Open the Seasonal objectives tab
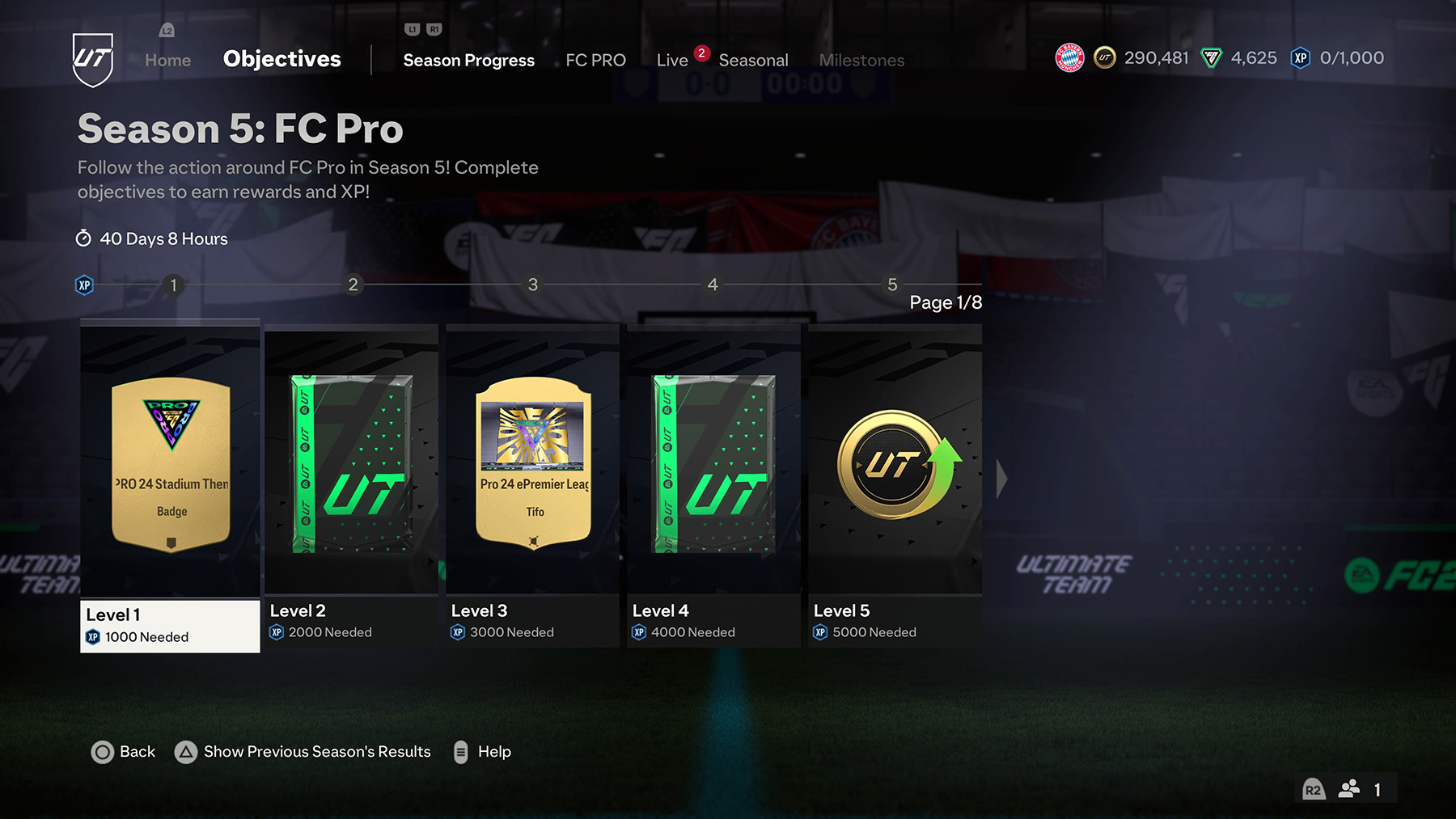This screenshot has height=819, width=1456. (754, 59)
